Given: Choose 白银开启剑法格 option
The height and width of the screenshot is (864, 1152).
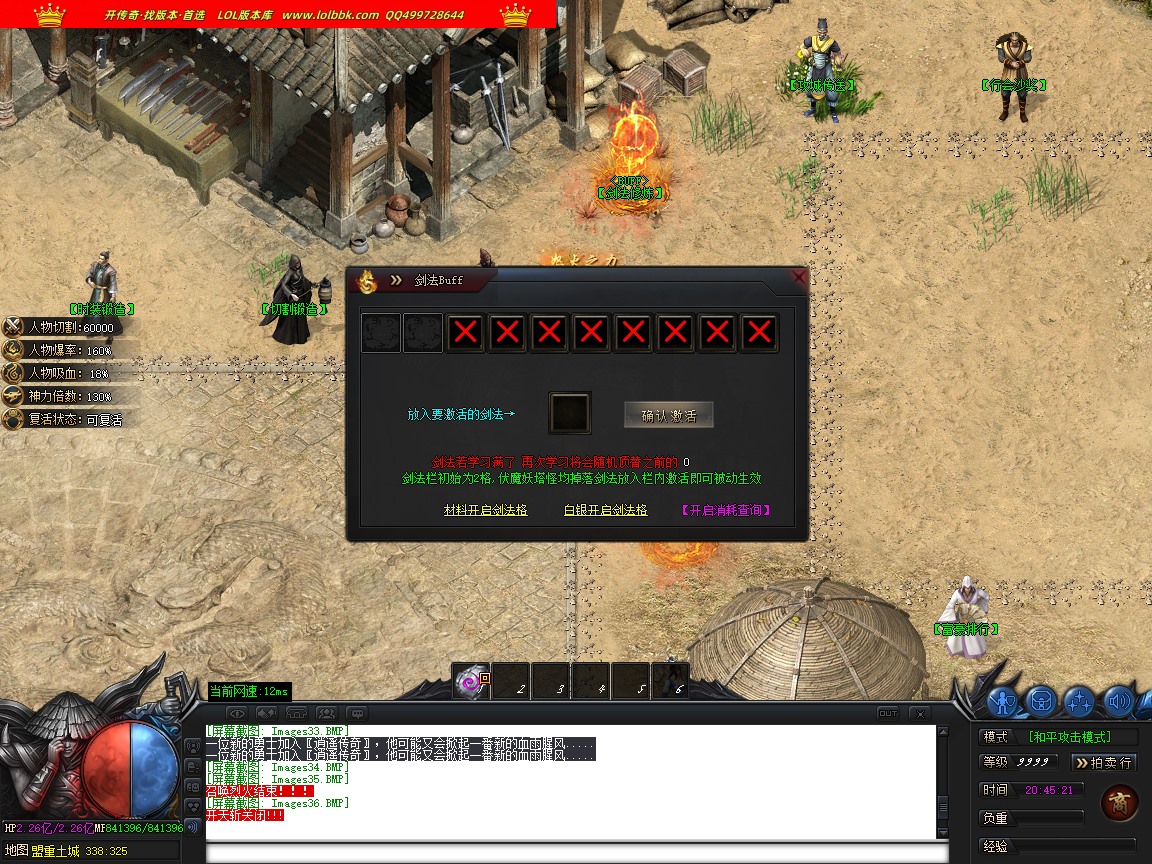Looking at the screenshot, I should (605, 510).
